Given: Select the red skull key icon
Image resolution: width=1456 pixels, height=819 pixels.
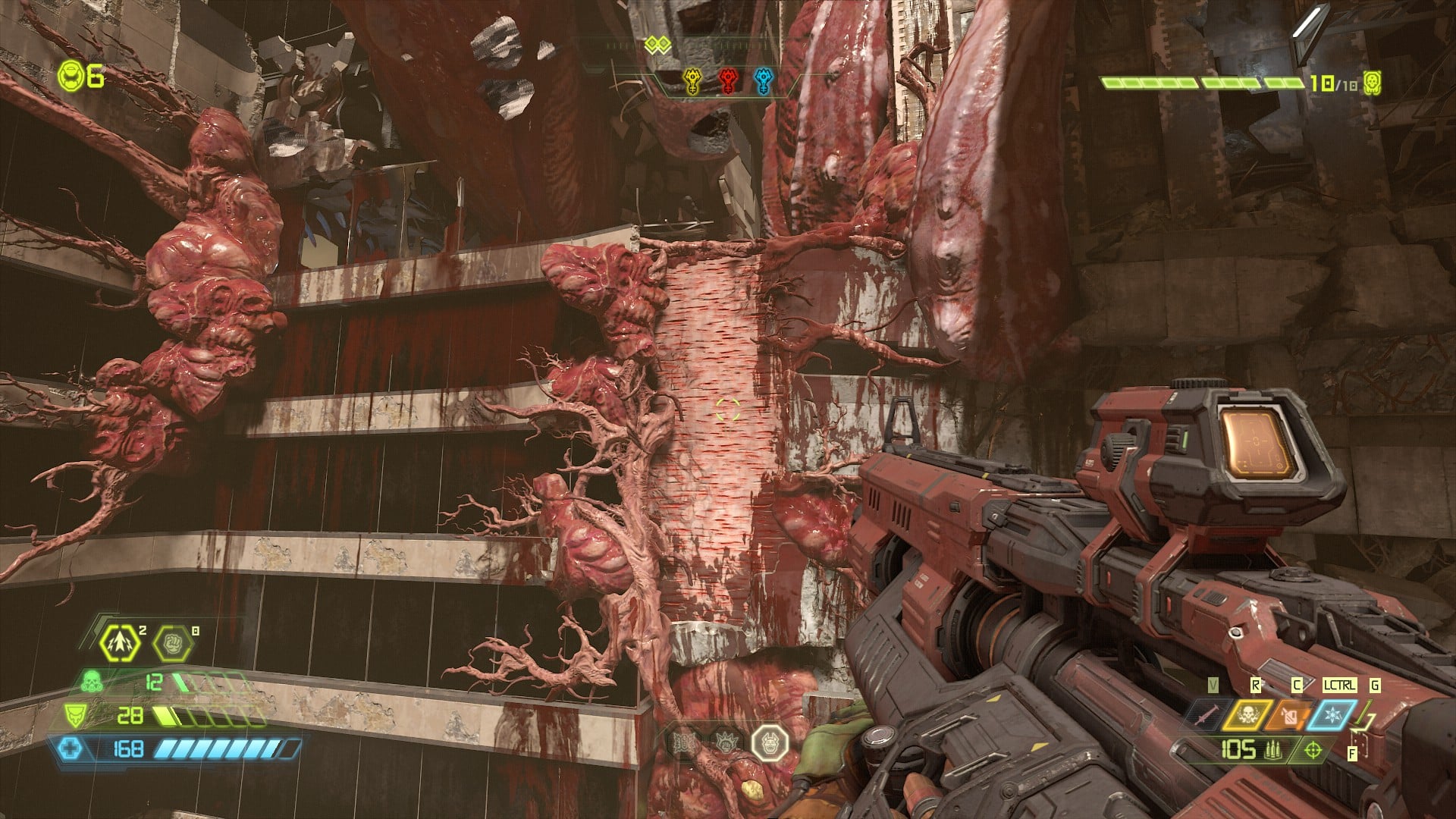Looking at the screenshot, I should point(729,80).
